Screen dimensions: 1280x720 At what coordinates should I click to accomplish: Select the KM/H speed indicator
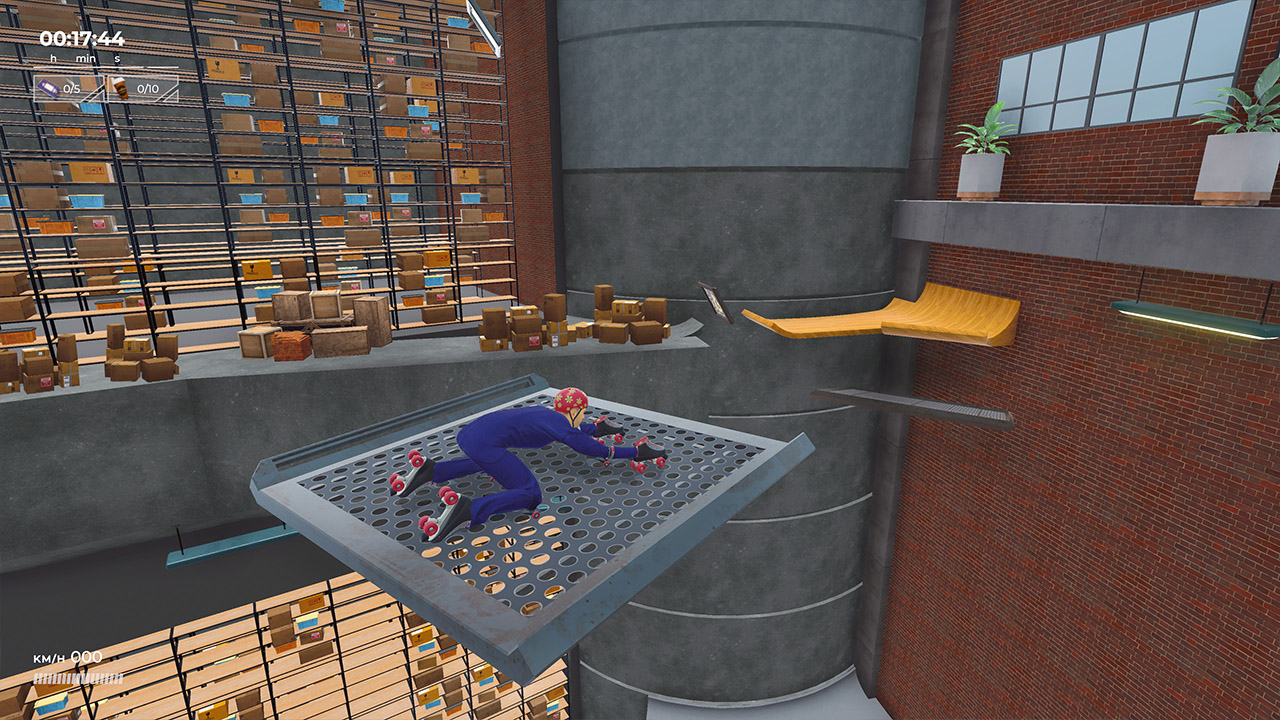click(x=52, y=658)
